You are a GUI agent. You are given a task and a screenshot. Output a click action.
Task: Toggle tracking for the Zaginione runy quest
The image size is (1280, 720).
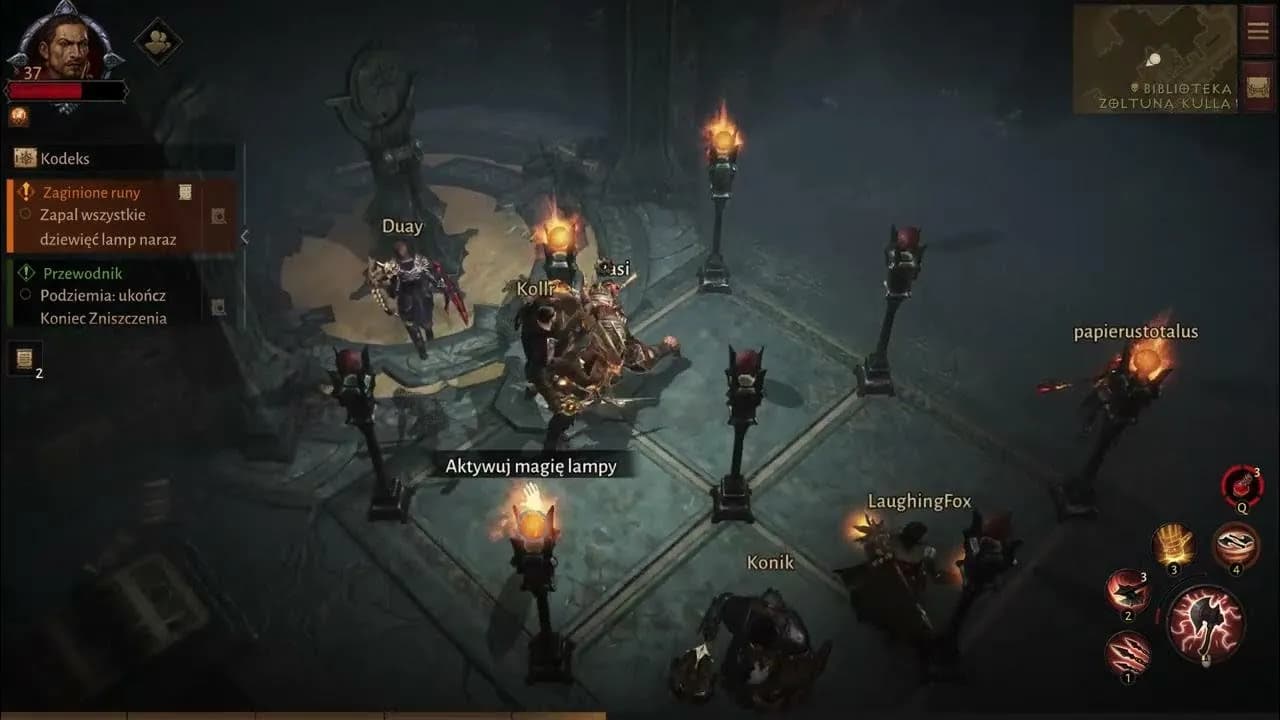[218, 214]
